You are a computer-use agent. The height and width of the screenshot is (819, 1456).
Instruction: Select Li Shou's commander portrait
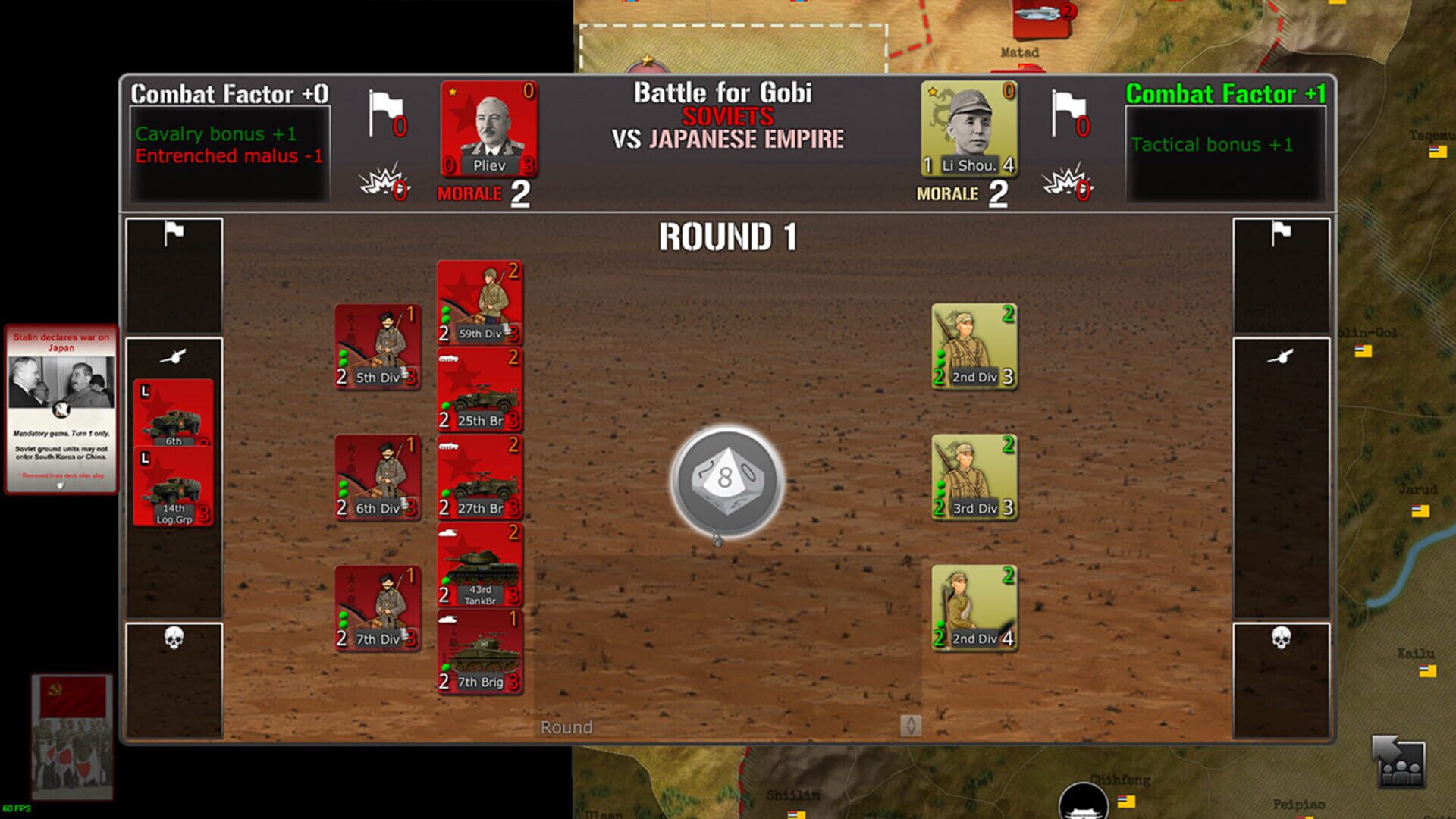point(968,130)
